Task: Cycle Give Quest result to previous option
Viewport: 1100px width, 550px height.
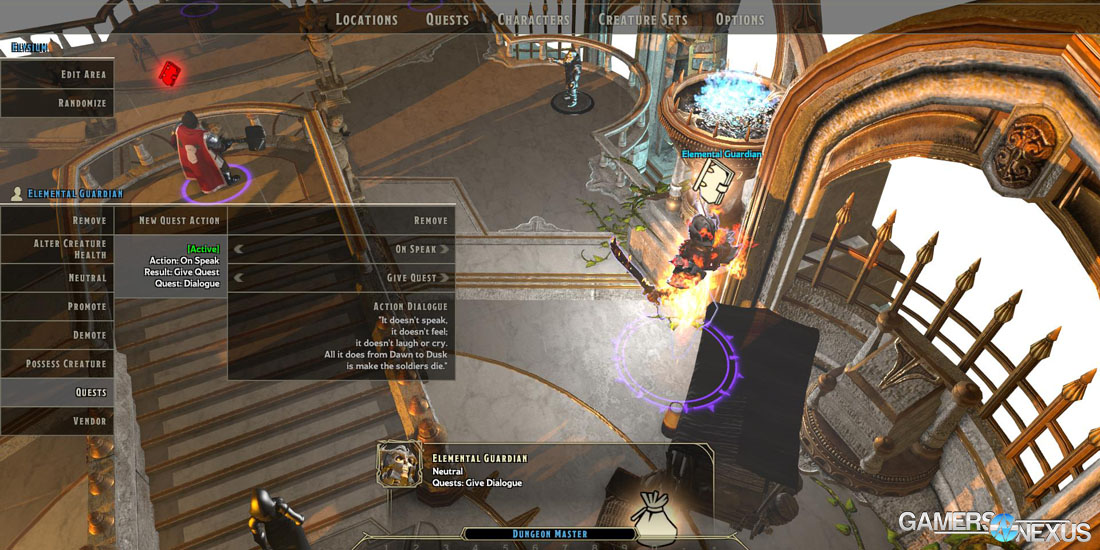Action: point(239,278)
